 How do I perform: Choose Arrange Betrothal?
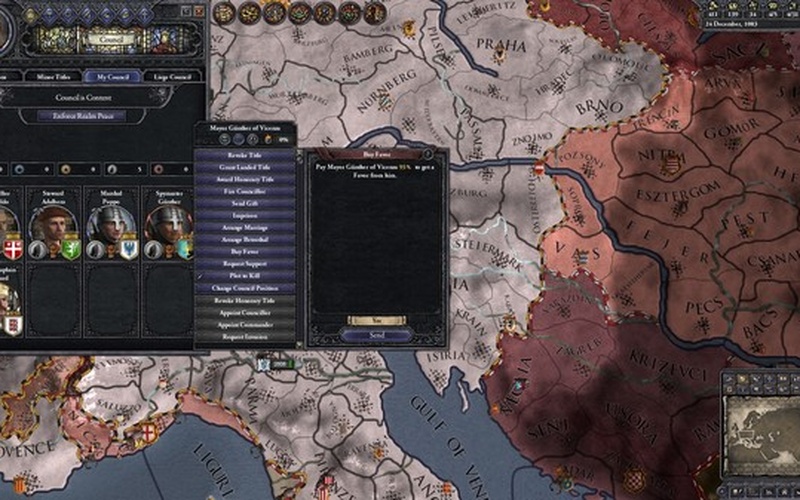tap(245, 240)
